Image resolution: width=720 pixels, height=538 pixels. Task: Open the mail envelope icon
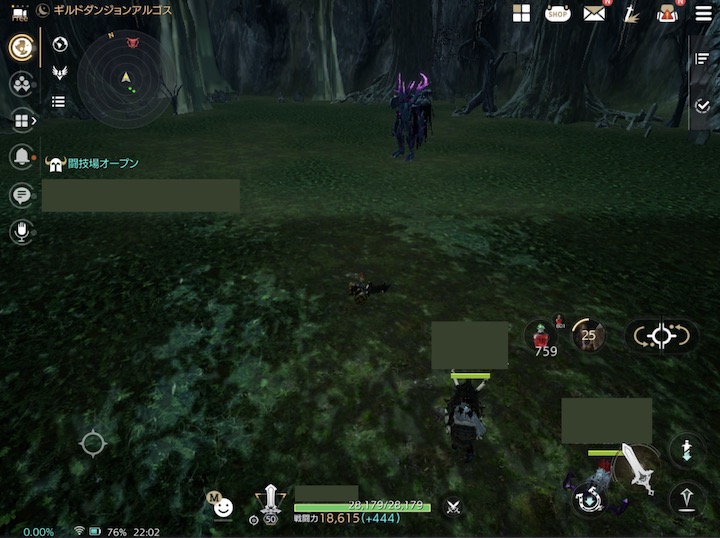coord(595,13)
